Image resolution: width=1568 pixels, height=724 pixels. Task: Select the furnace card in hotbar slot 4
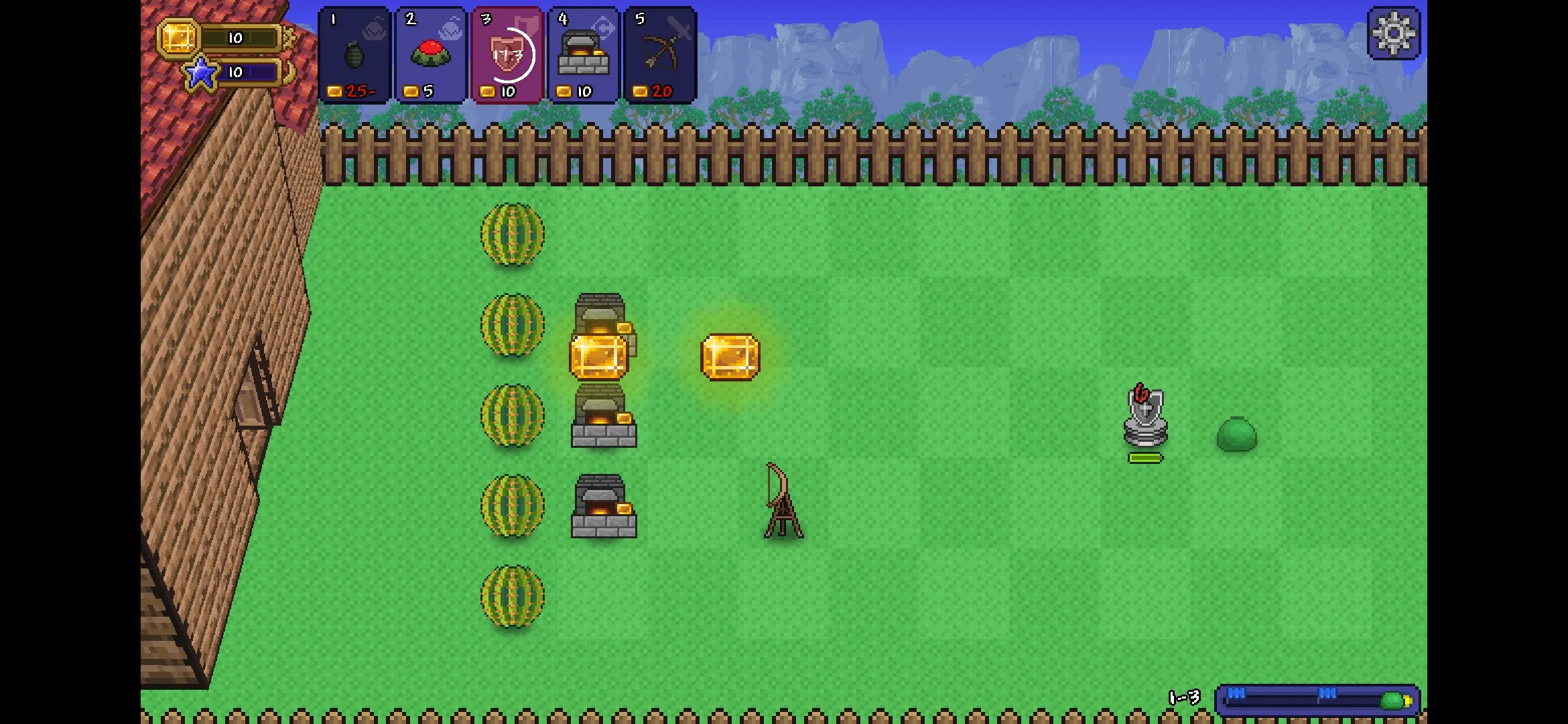click(583, 54)
